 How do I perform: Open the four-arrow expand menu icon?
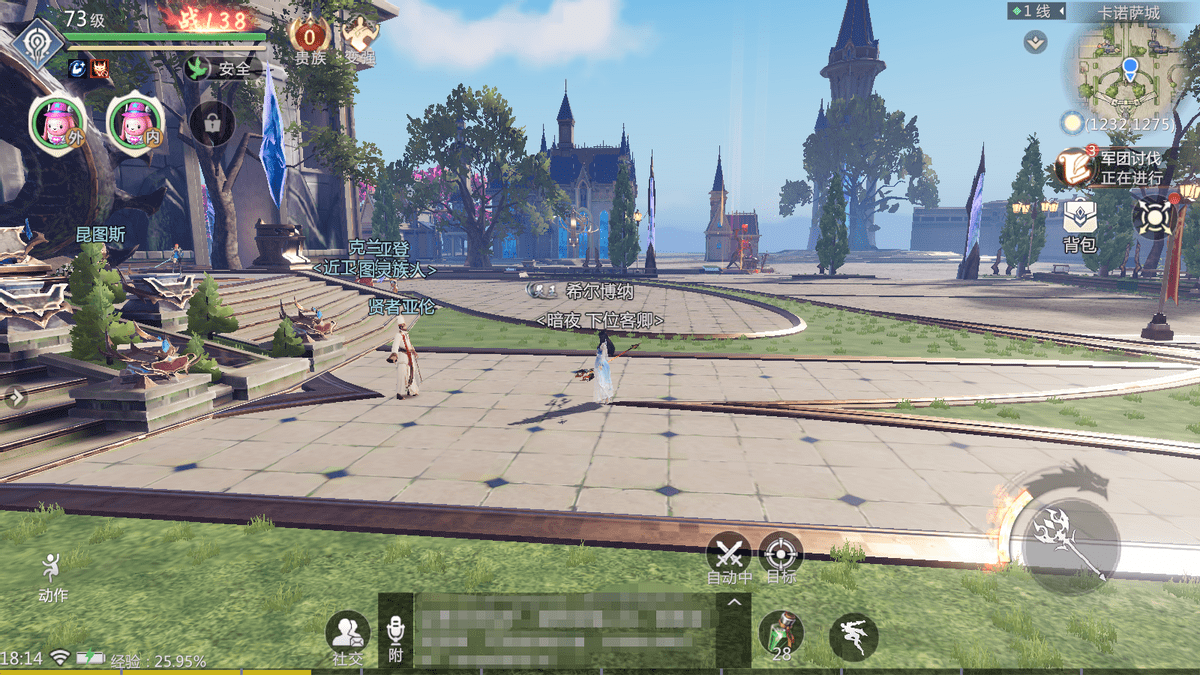[1152, 216]
